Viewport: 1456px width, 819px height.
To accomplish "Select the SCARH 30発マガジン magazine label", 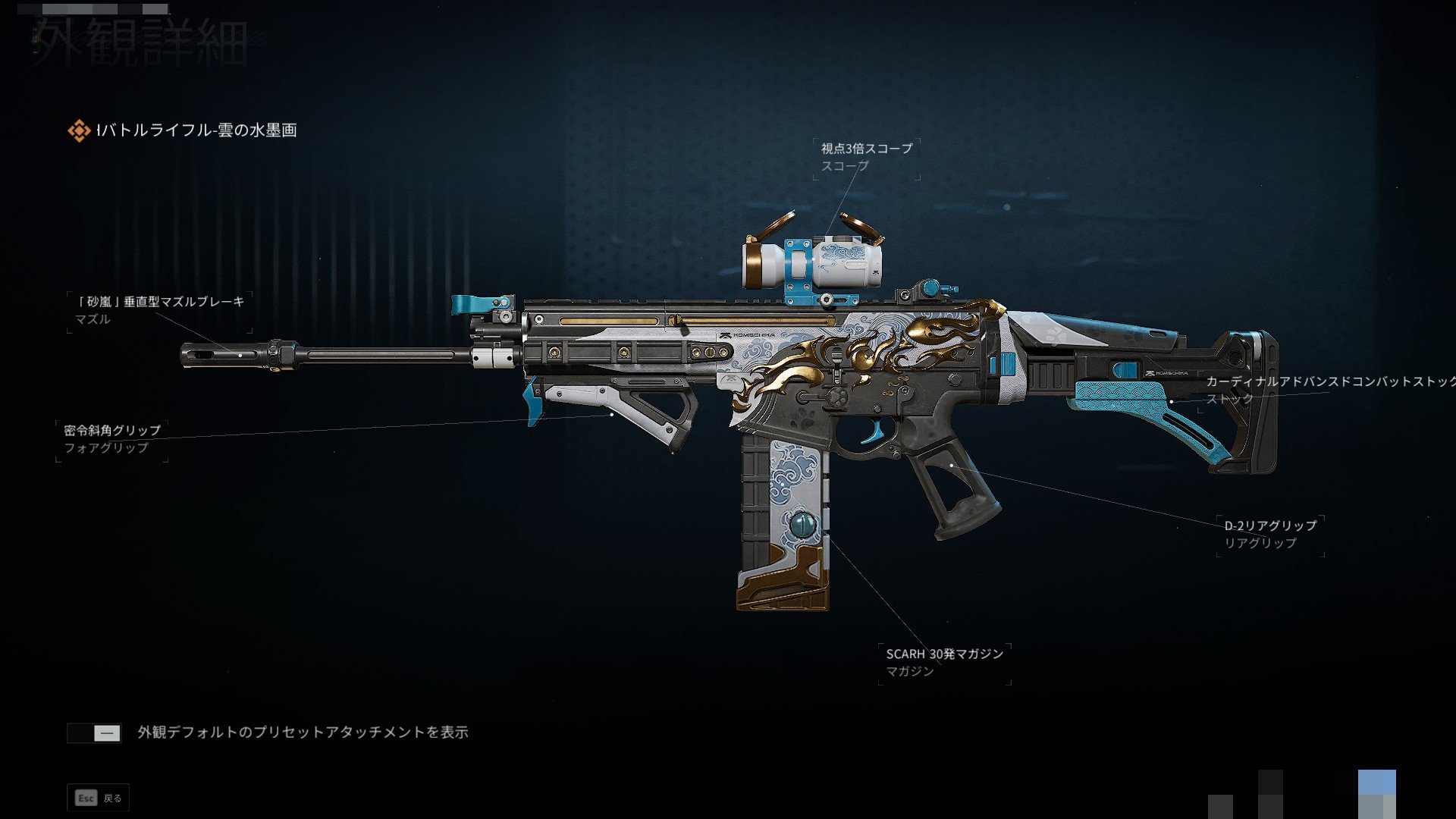I will click(x=944, y=653).
